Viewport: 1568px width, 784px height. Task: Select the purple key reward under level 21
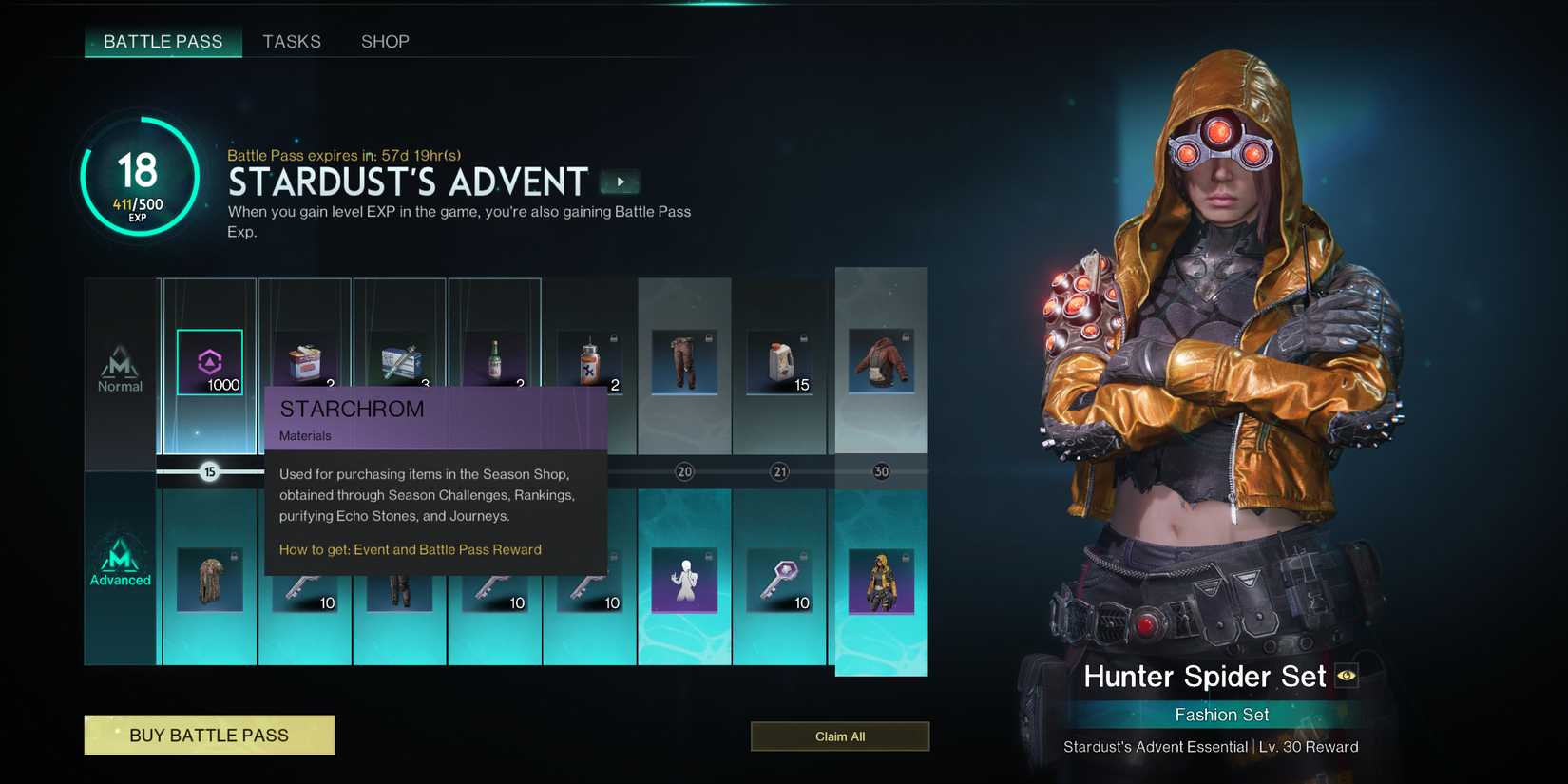[x=779, y=580]
